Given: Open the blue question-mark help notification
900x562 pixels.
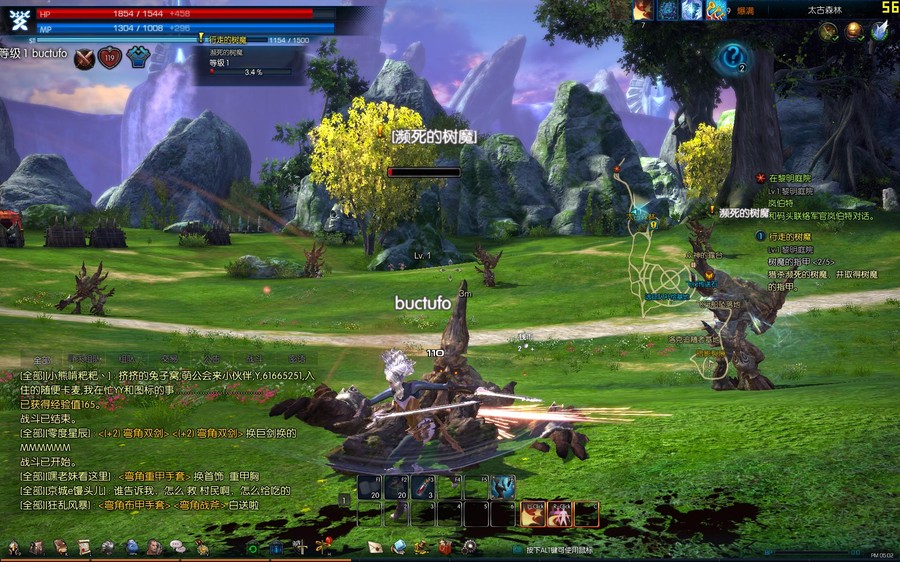Looking at the screenshot, I should tap(733, 56).
